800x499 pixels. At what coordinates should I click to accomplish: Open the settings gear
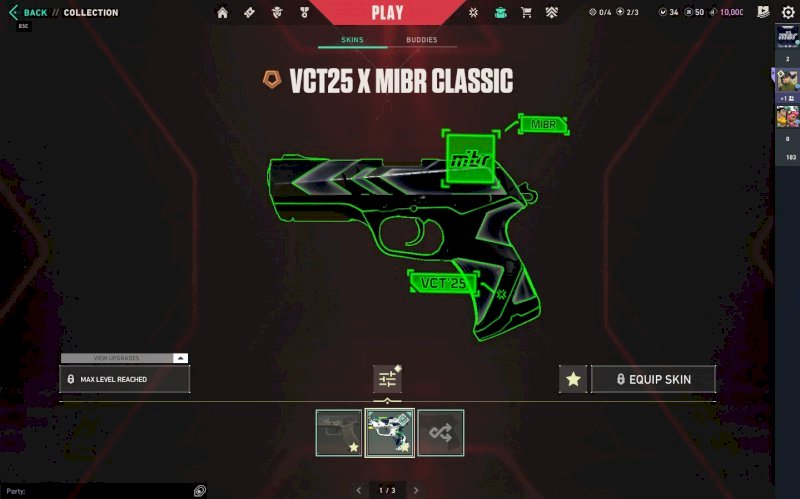coord(788,13)
